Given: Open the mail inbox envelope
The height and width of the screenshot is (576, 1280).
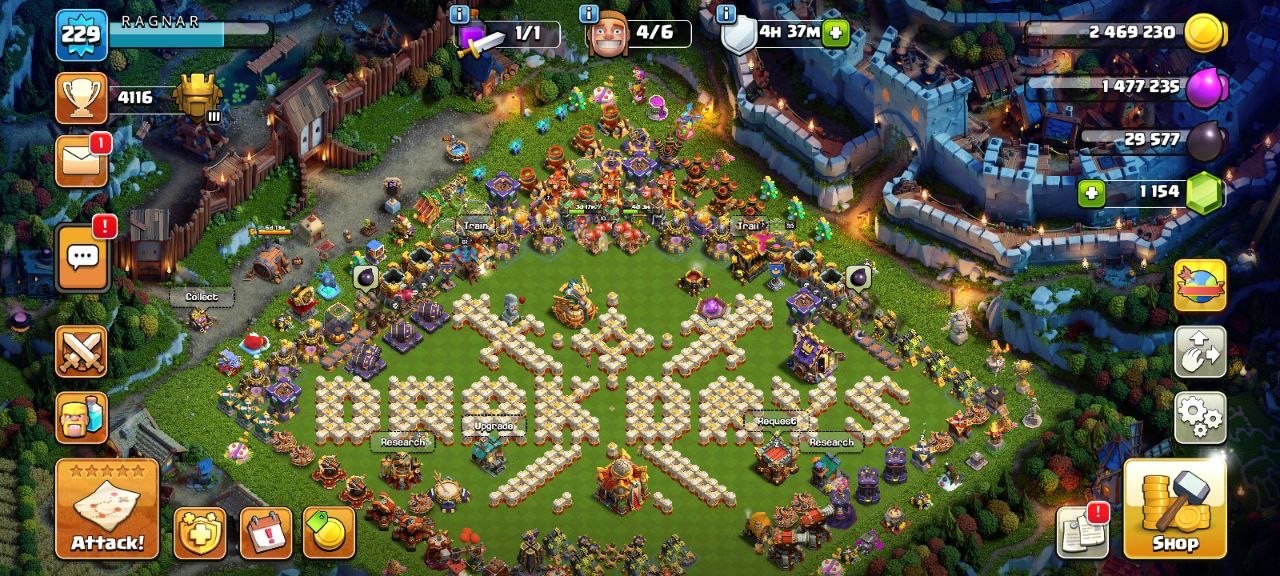Looking at the screenshot, I should (x=81, y=162).
